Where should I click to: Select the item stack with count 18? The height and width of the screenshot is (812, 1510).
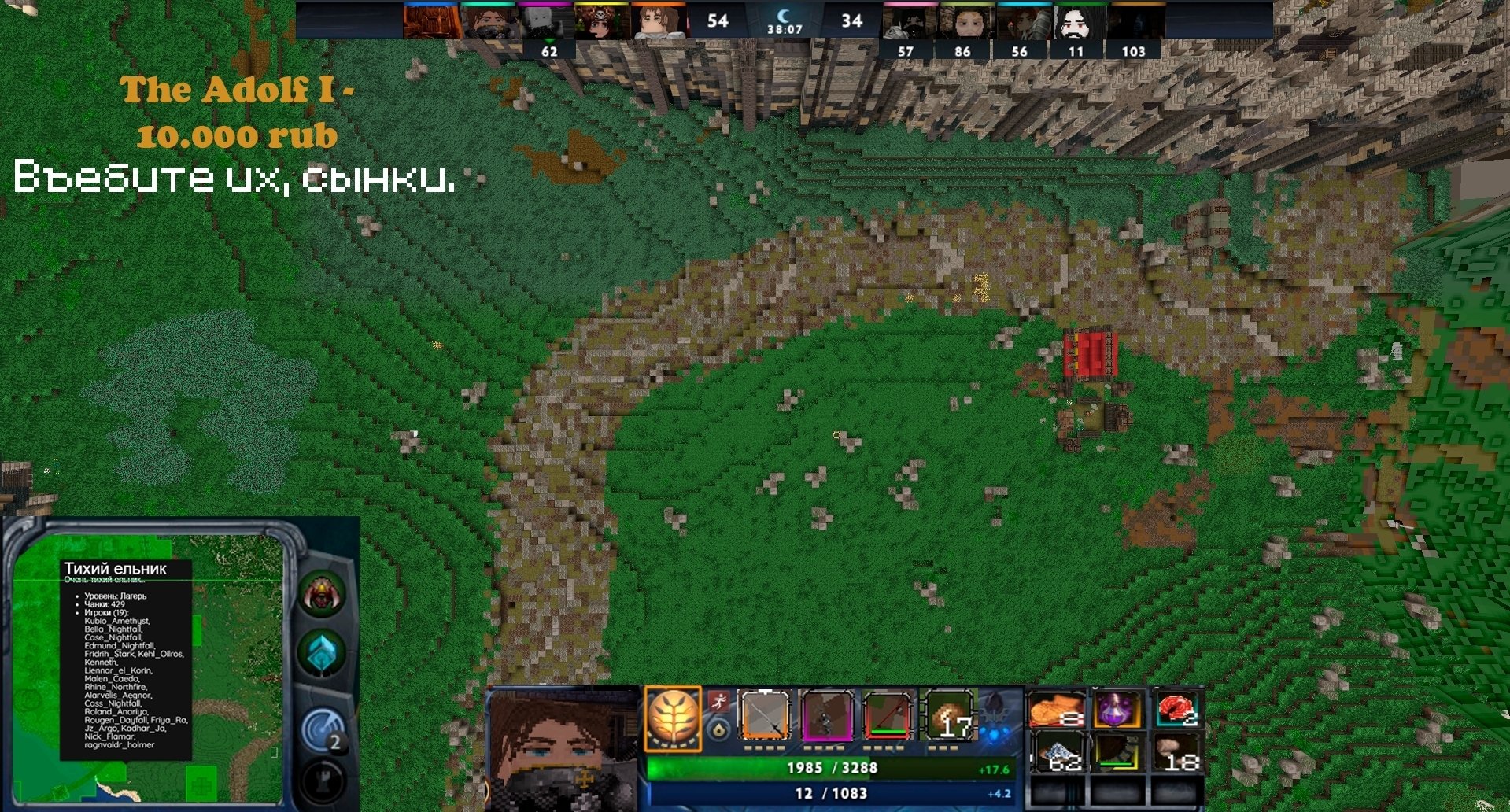tap(1177, 753)
